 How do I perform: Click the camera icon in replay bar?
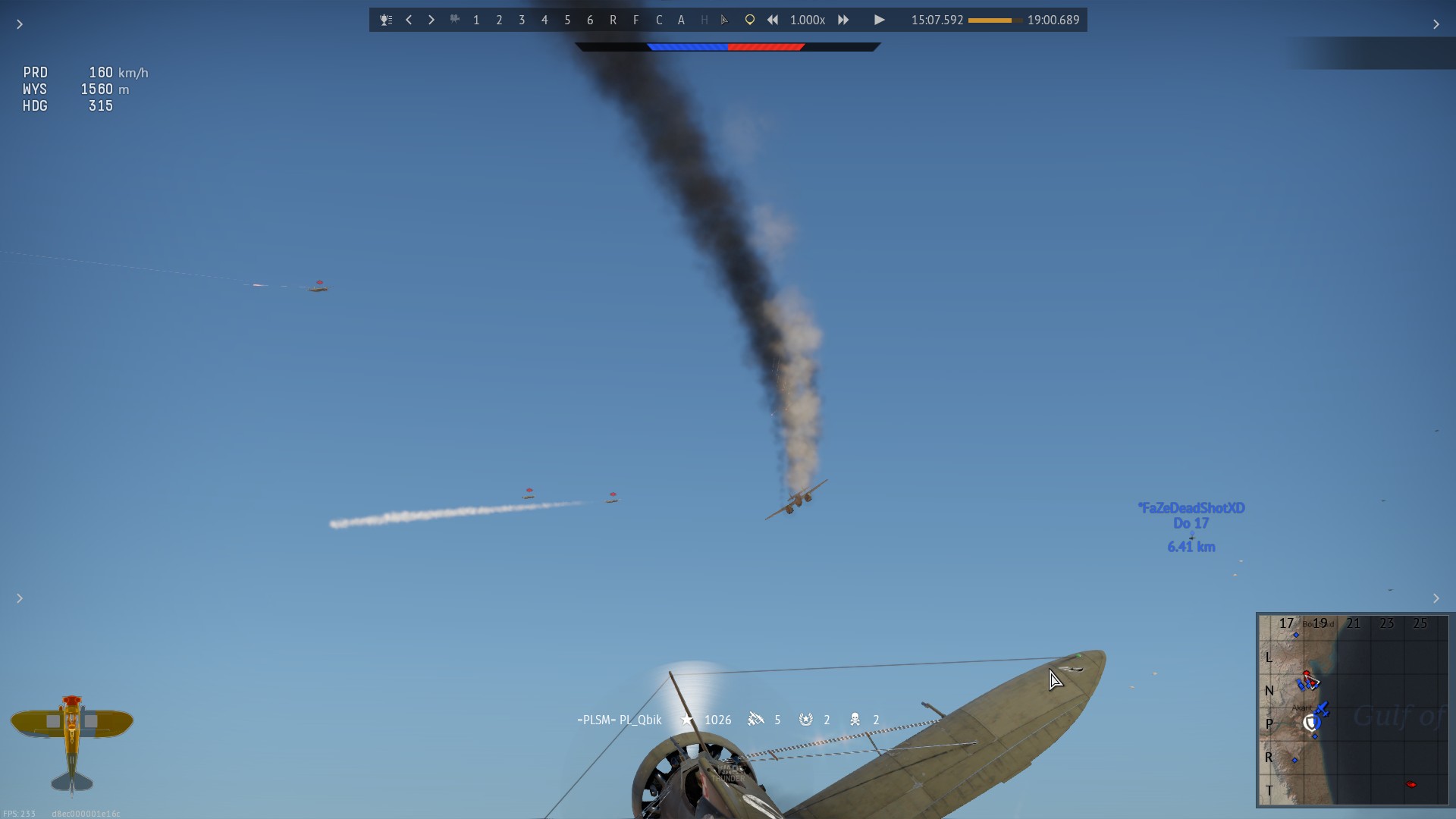pos(454,20)
